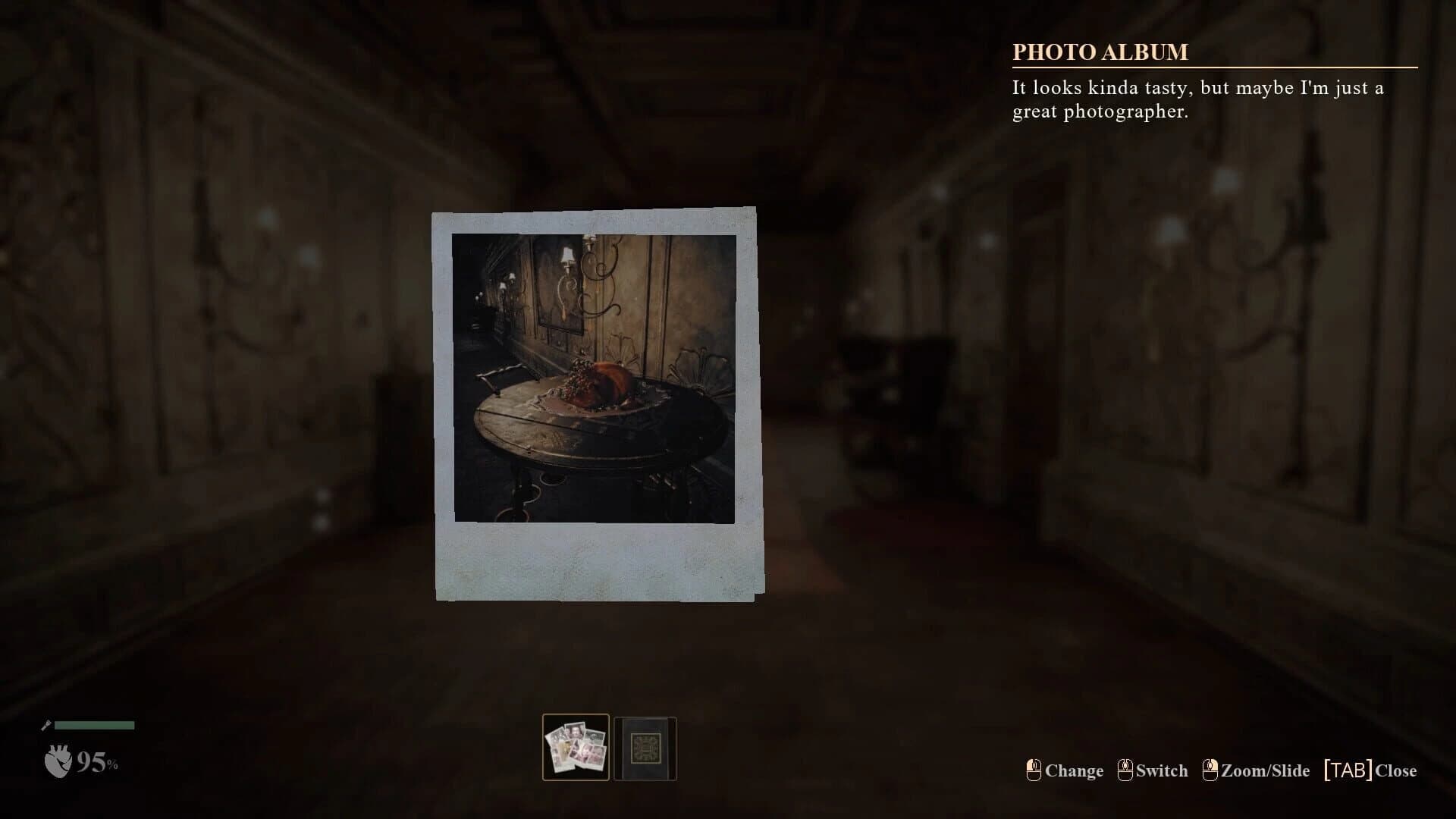1456x819 pixels.
Task: Click the right mouse button Switch icon
Action: [x=1125, y=770]
